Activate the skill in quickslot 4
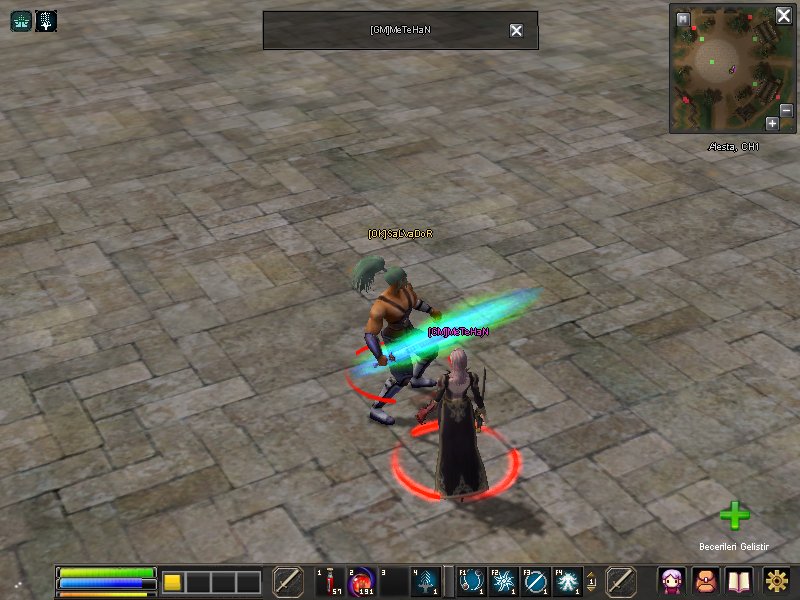This screenshot has width=800, height=600. point(426,581)
